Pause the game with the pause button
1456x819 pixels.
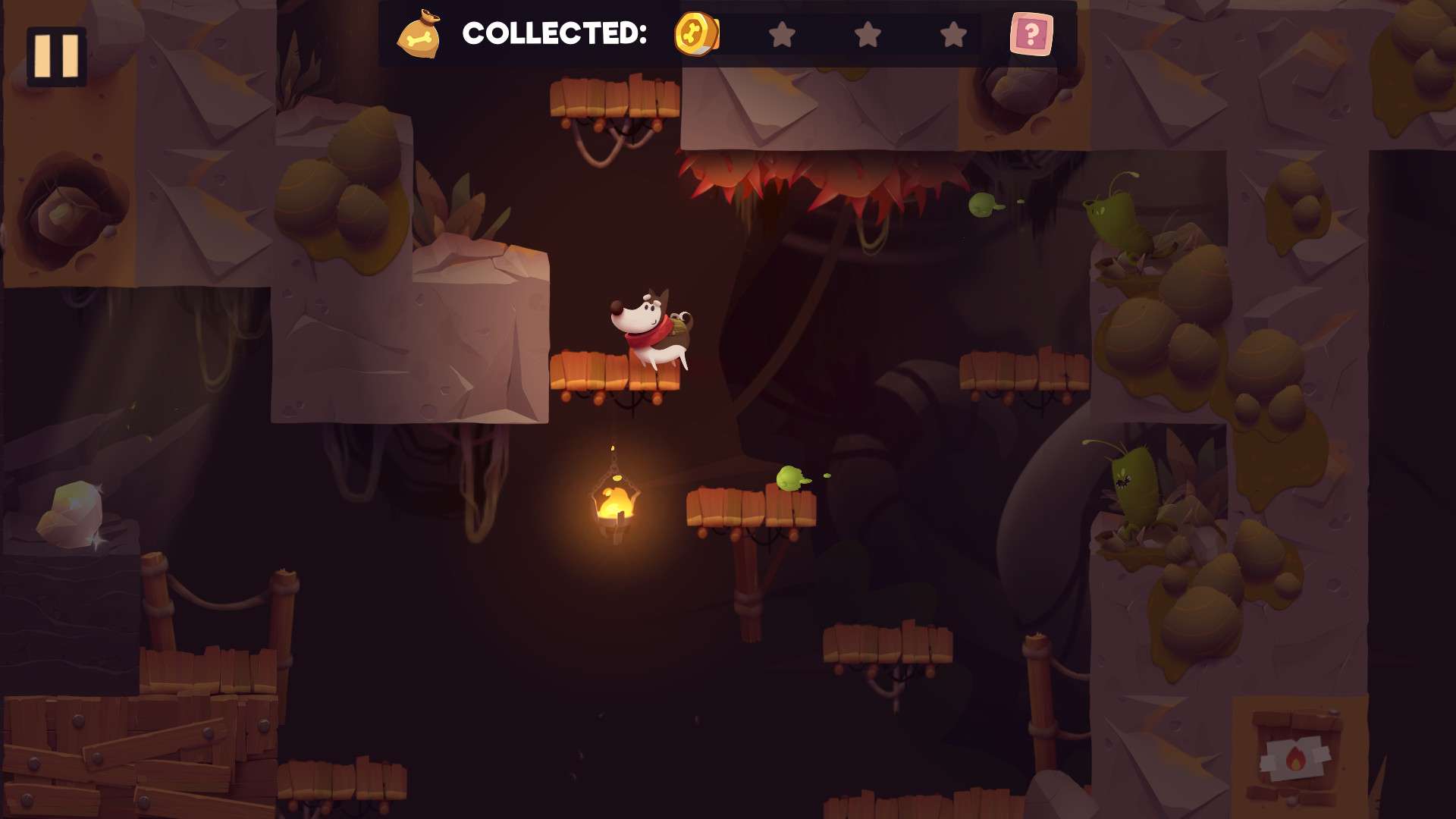tap(56, 56)
